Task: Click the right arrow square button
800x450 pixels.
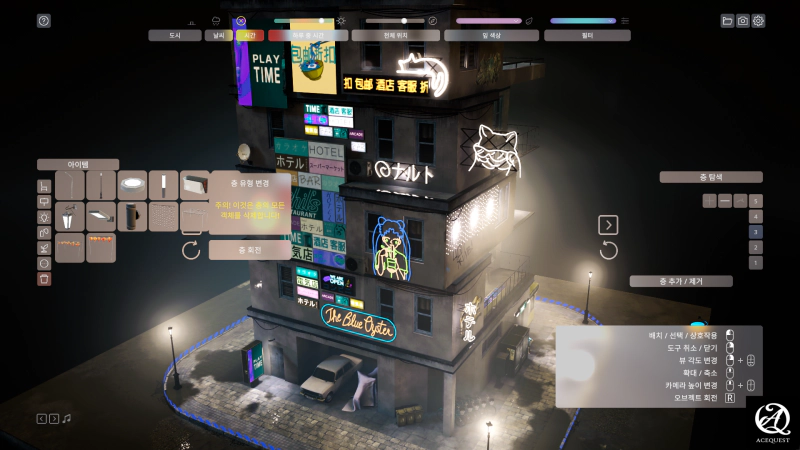Action: coord(608,225)
